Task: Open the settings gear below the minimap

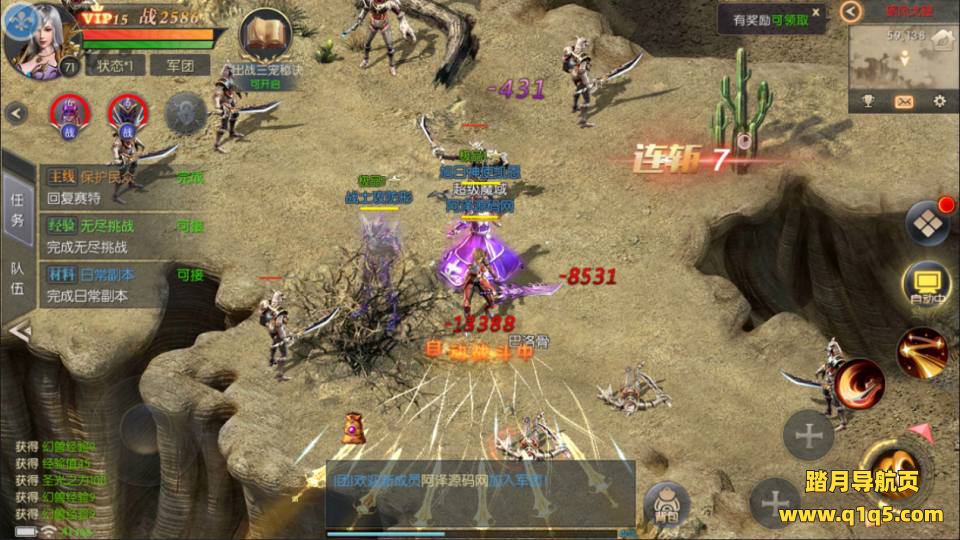Action: (939, 101)
